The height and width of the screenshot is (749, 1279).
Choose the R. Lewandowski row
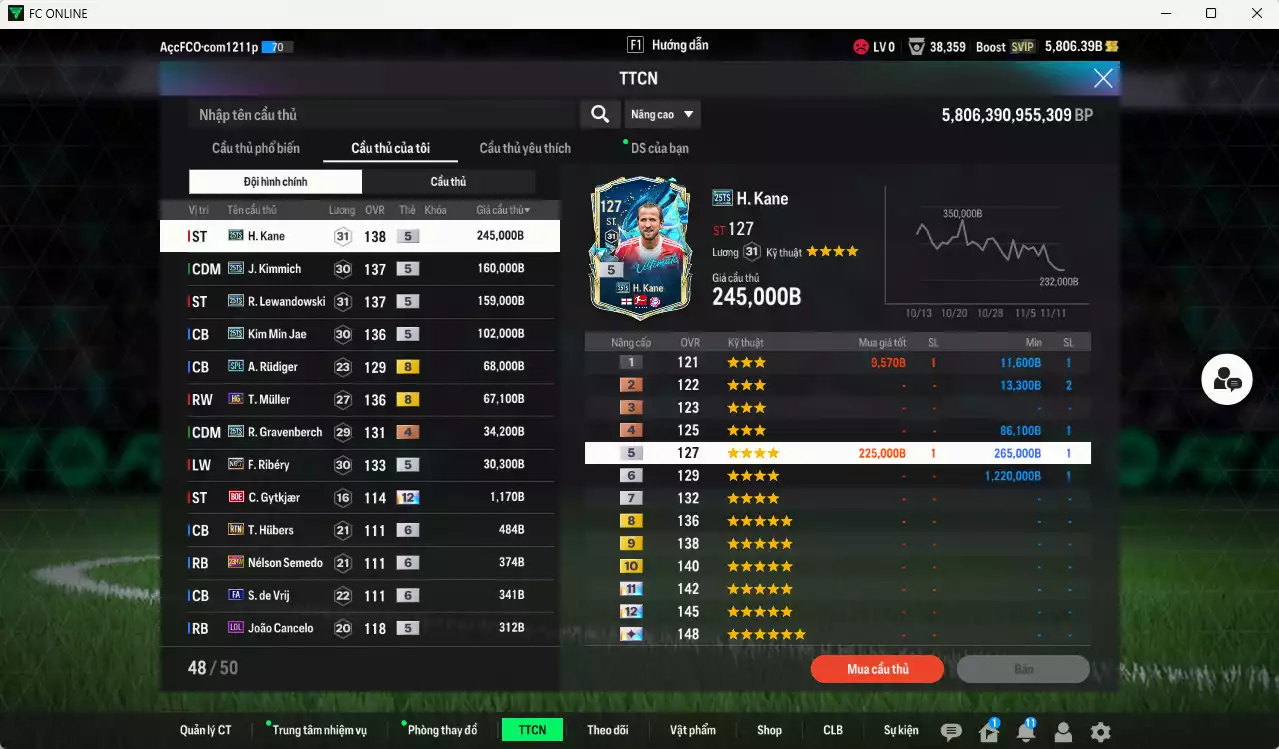pos(360,301)
